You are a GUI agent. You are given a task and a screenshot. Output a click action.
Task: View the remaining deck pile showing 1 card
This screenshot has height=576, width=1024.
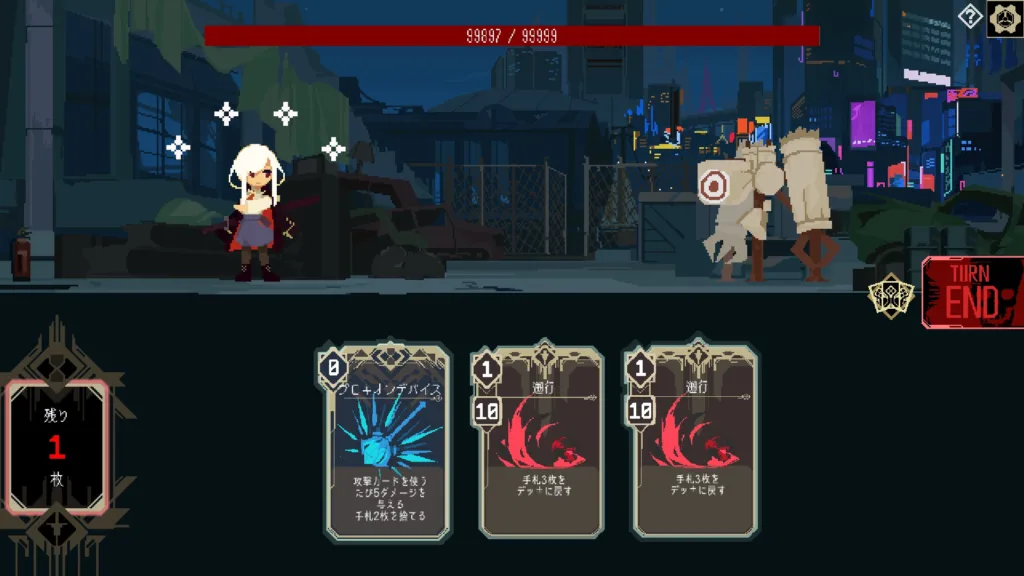point(57,447)
